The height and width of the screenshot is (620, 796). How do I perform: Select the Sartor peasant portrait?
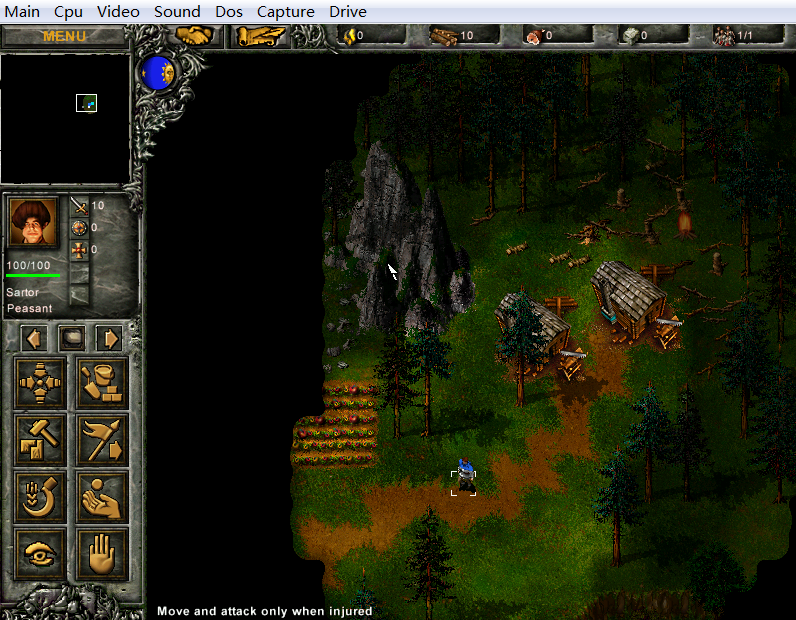pyautogui.click(x=33, y=223)
